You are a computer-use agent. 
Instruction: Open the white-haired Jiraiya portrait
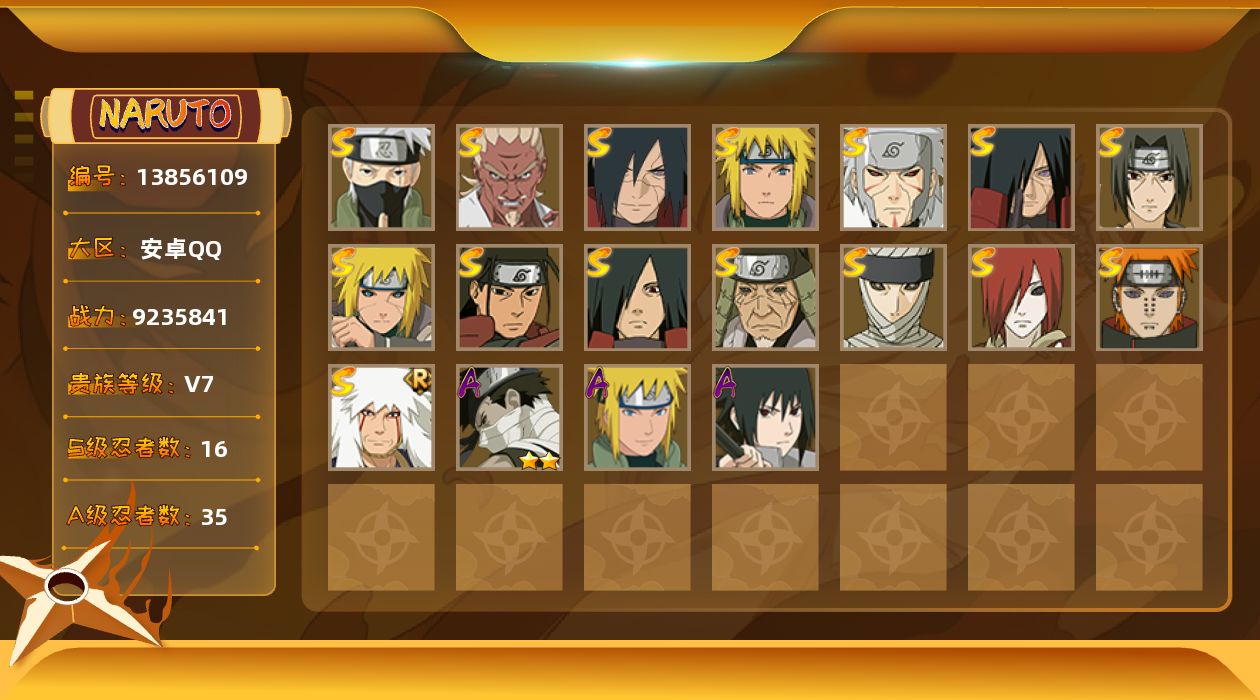click(381, 417)
